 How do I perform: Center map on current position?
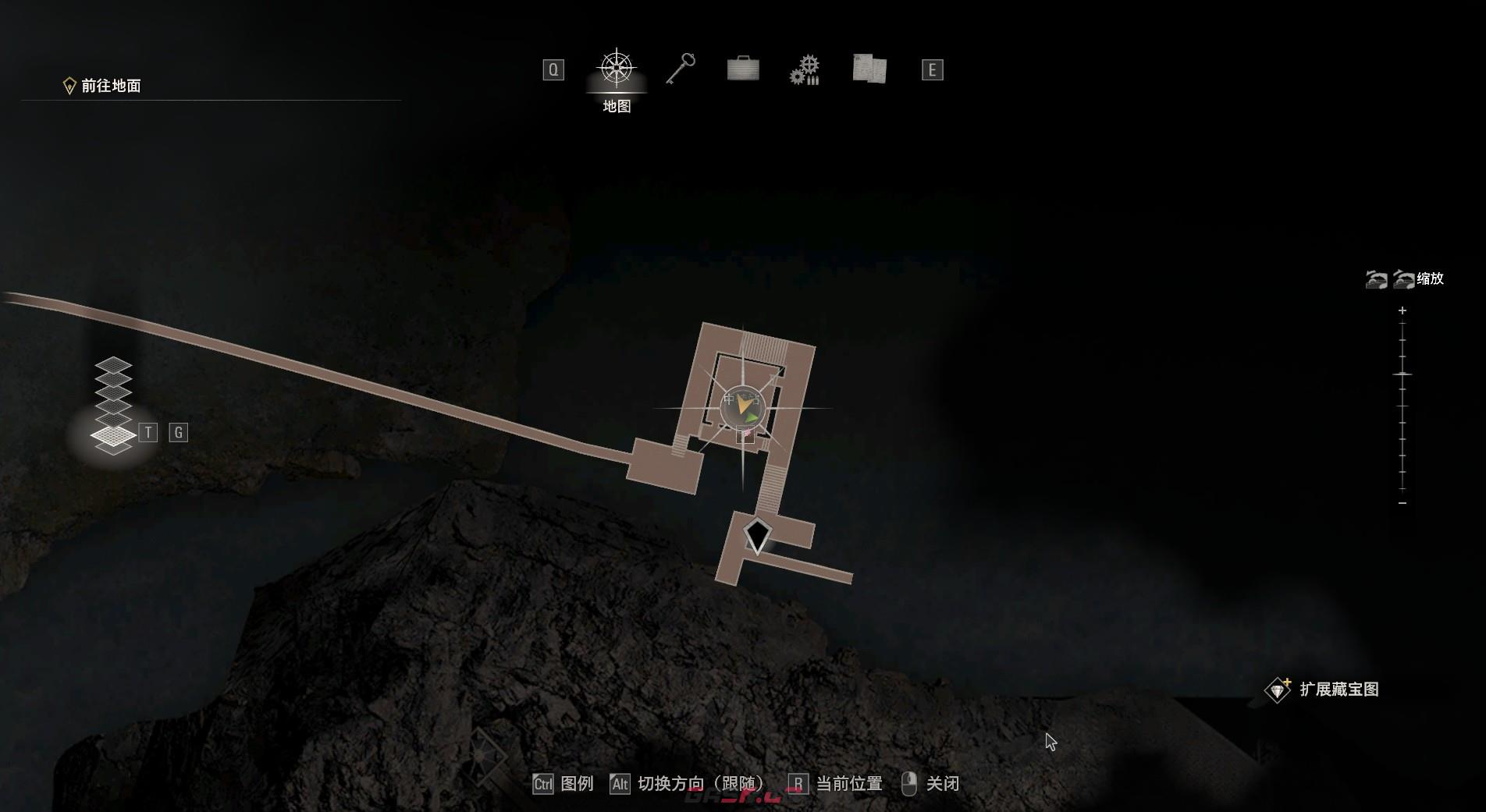(836, 783)
